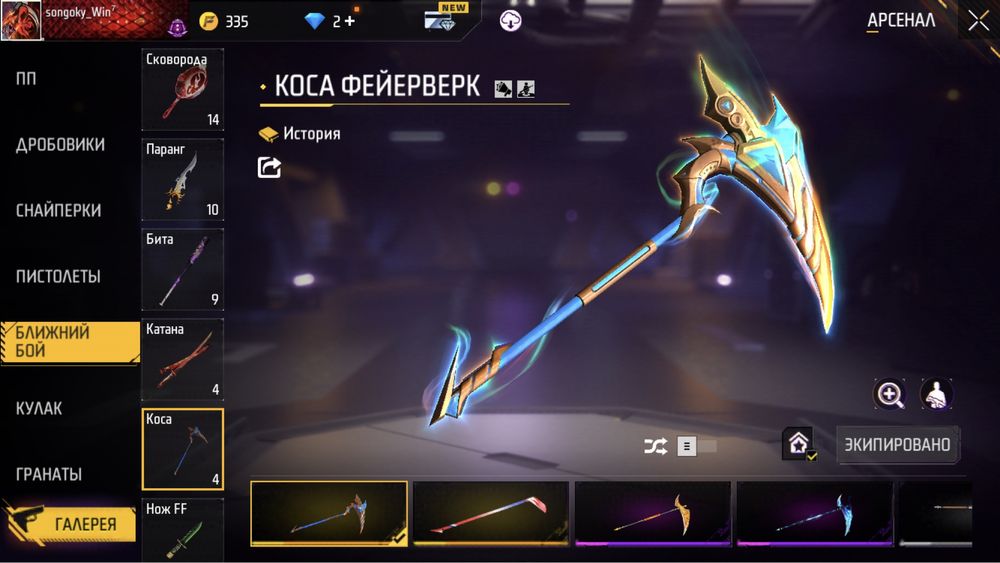
Task: Choose the Паранг weapon
Action: tap(183, 180)
